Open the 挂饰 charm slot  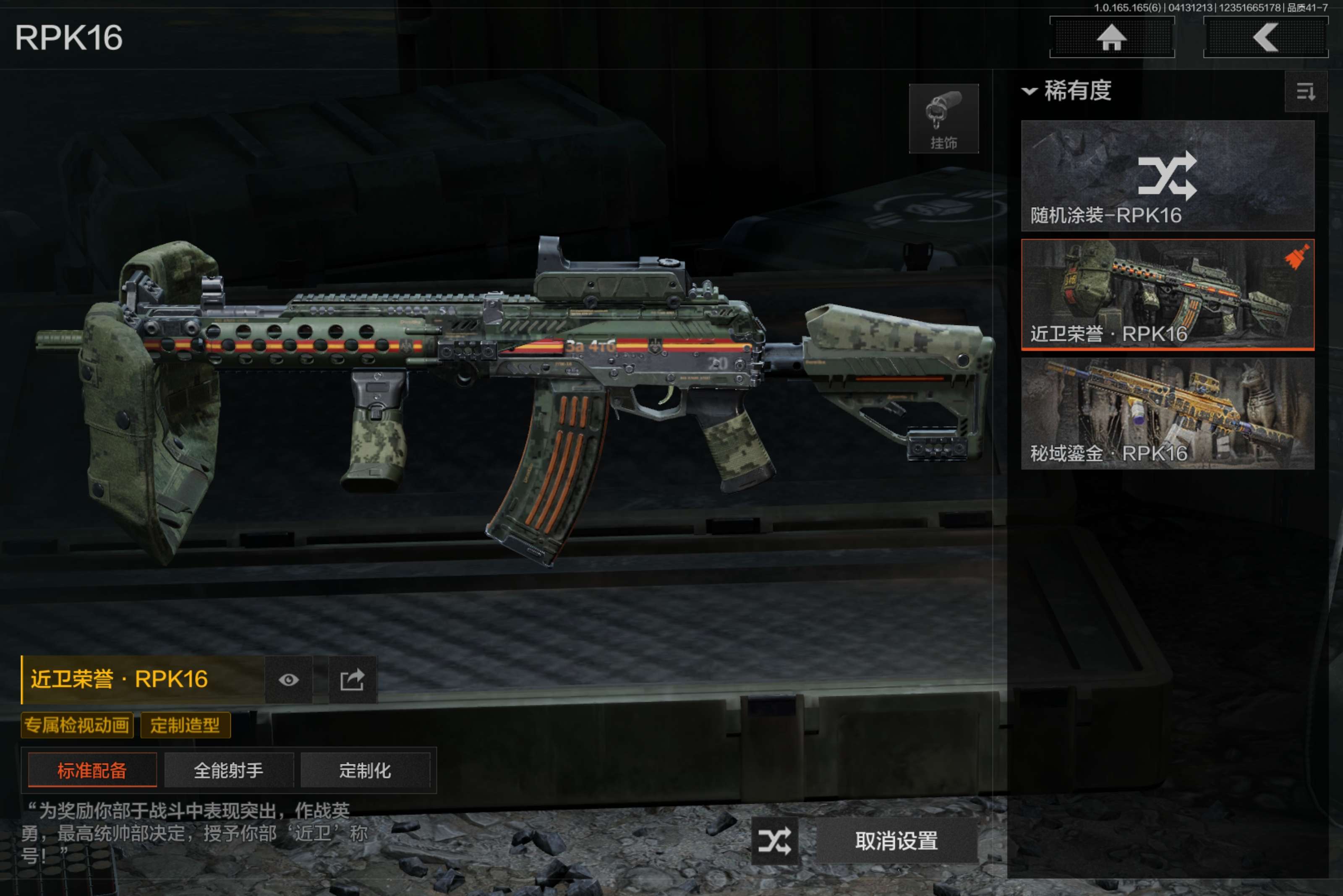point(943,119)
